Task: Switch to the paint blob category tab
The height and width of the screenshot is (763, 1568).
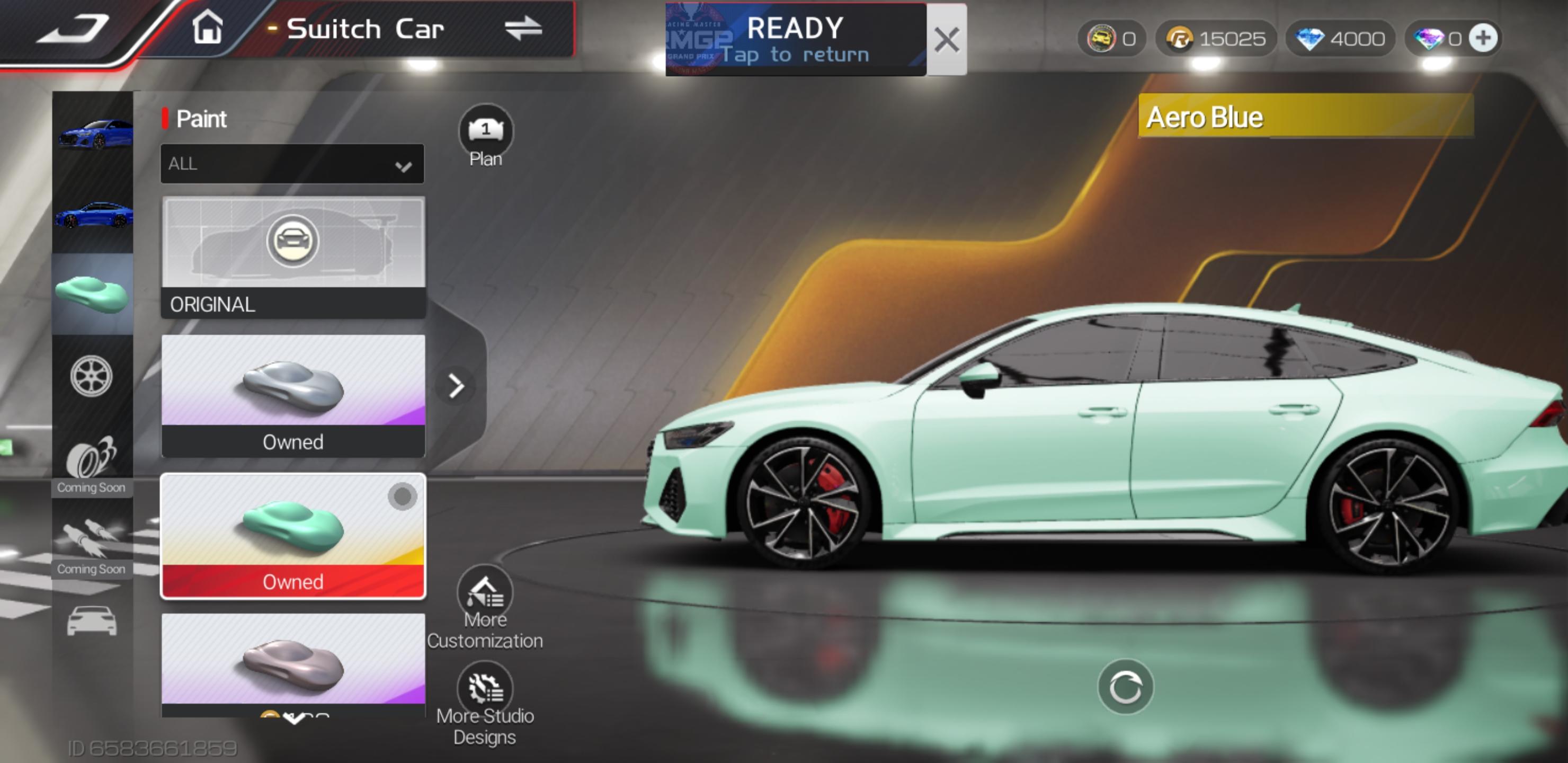Action: click(x=93, y=294)
